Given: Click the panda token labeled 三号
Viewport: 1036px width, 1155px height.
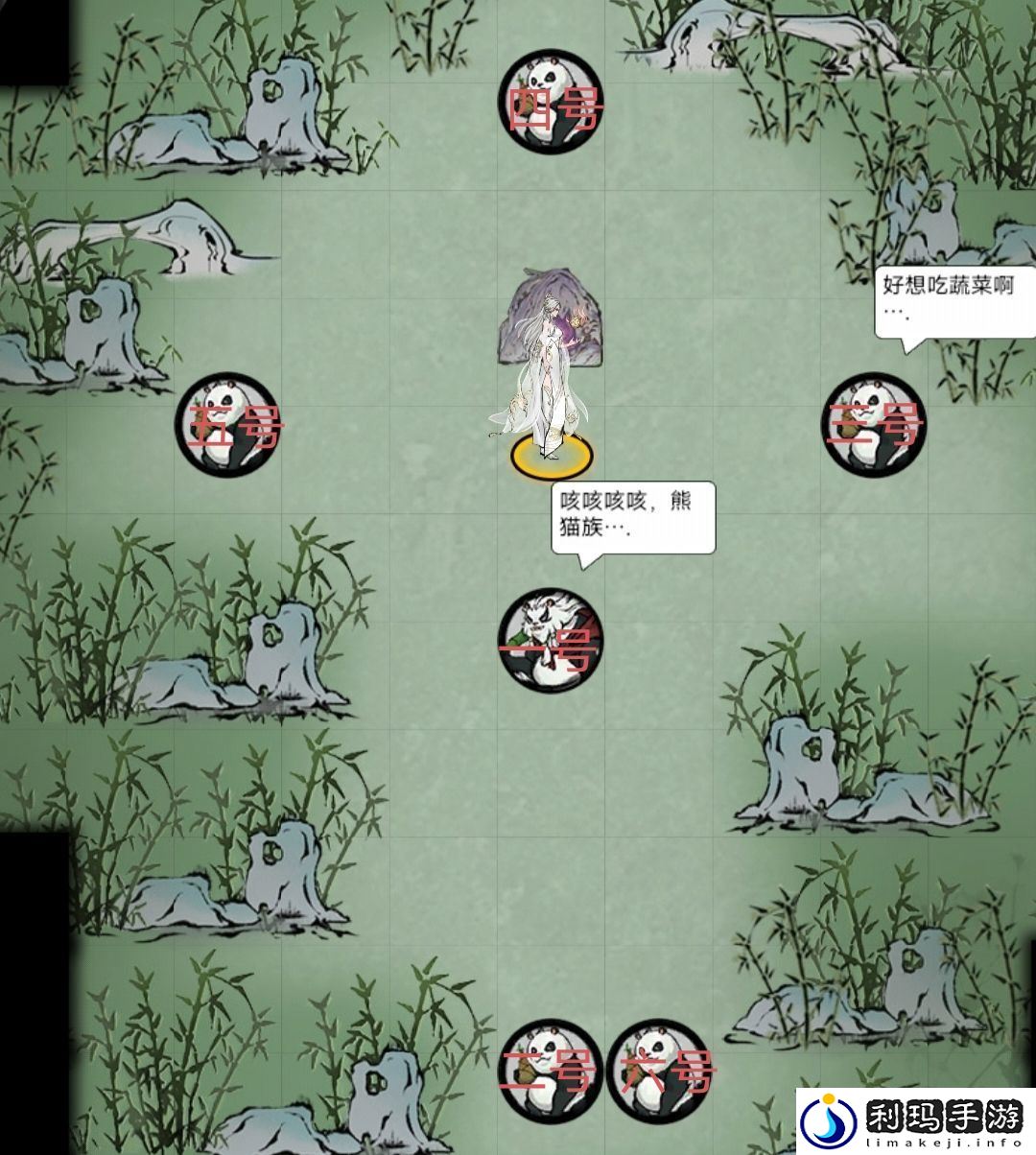Looking at the screenshot, I should point(873,424).
